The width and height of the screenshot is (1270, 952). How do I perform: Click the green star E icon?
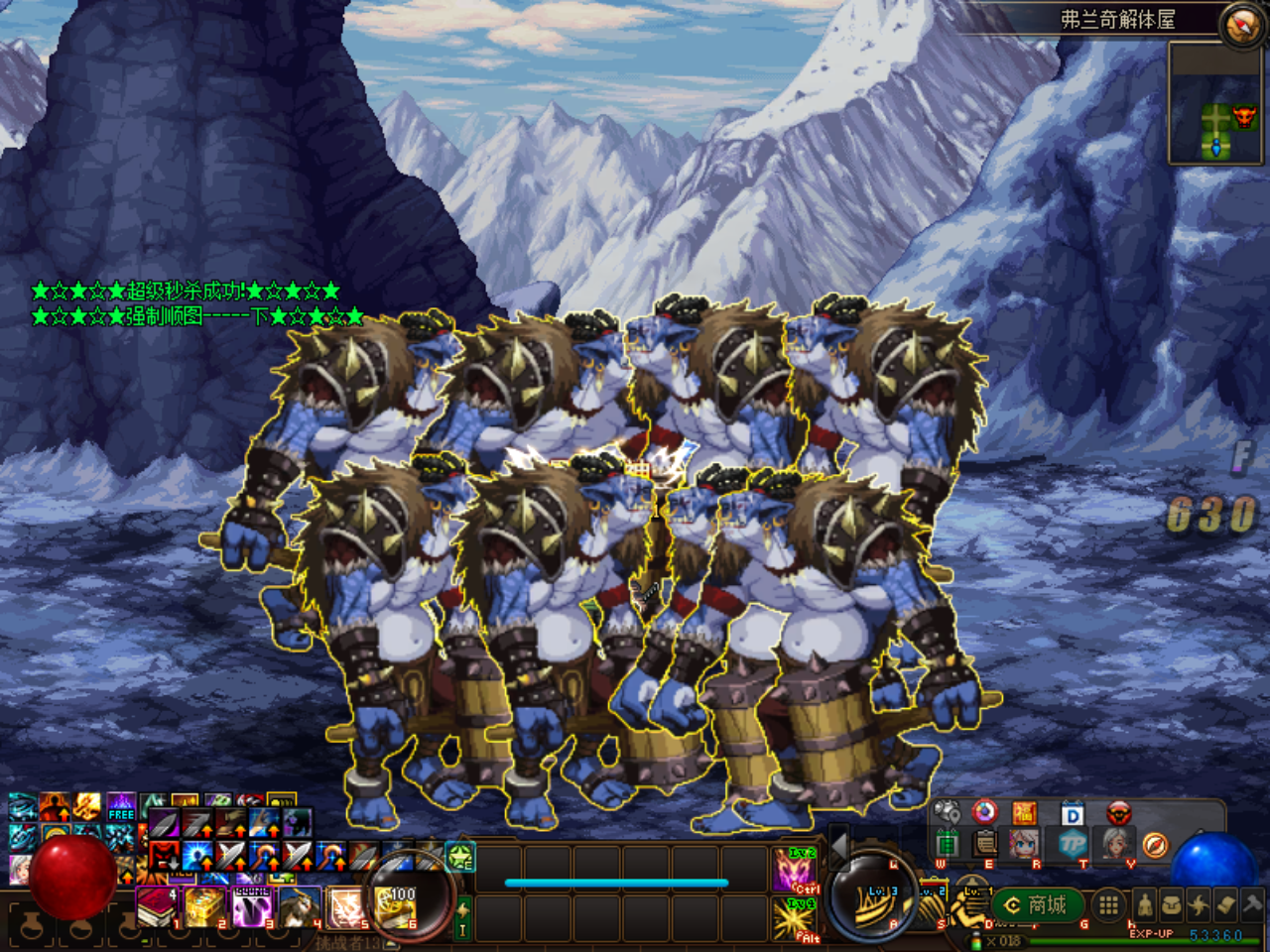461,856
